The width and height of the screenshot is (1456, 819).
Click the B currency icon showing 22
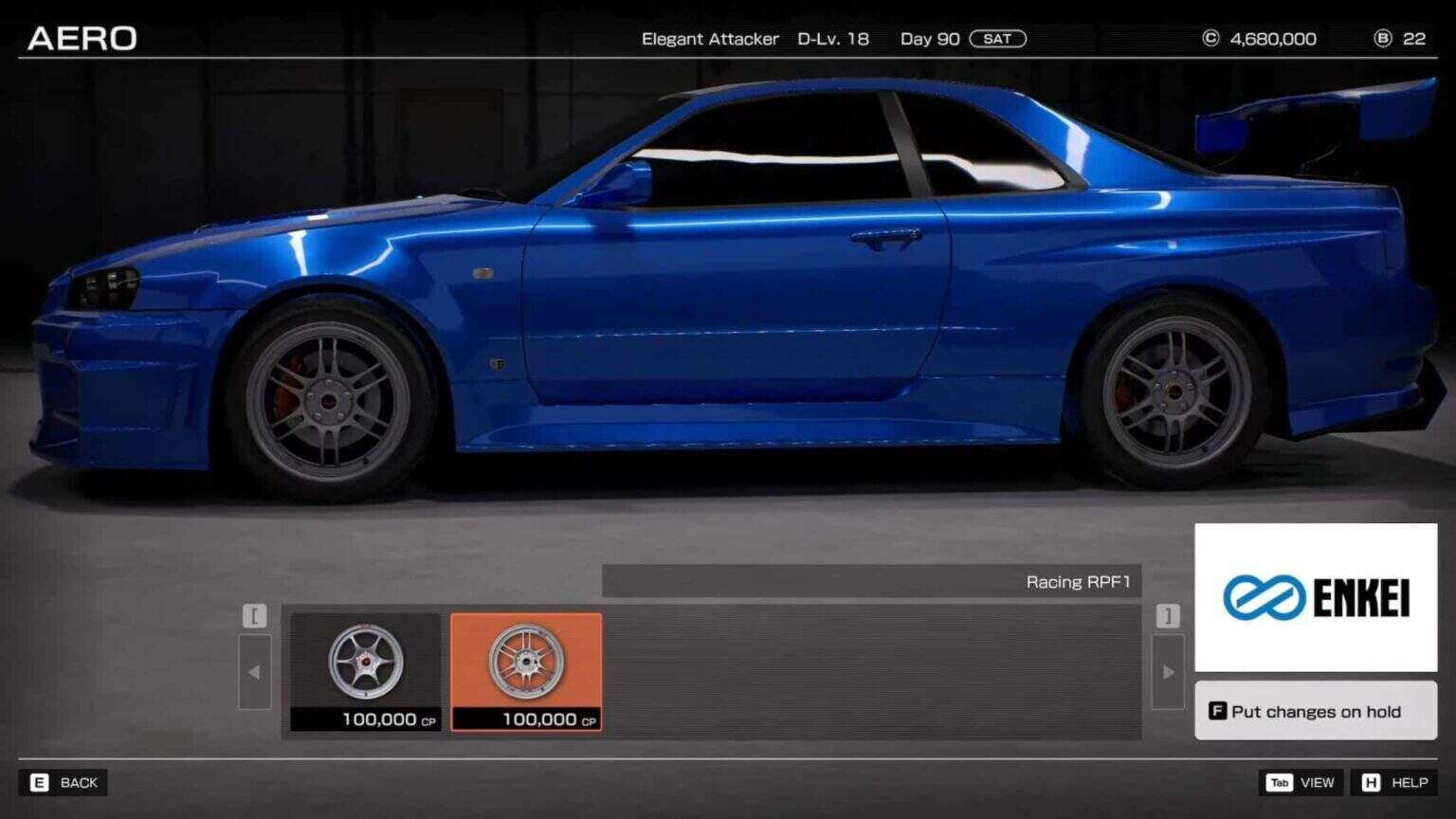(1381, 38)
